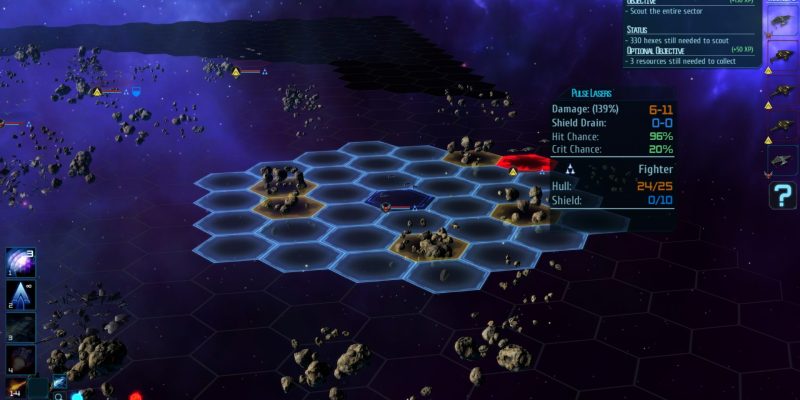Use the asteroid ability in slot 4
800x400 pixels.
point(21,359)
